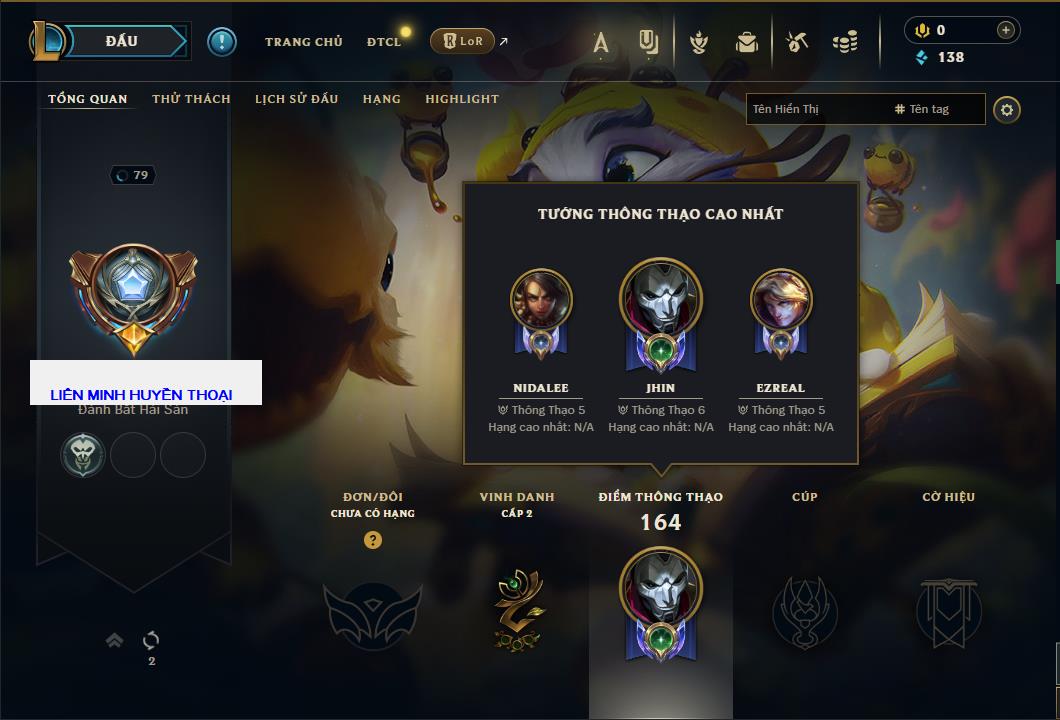Open the CỜ HIỆU banner emblem
Screen dimensions: 1060x720
pos(948,610)
